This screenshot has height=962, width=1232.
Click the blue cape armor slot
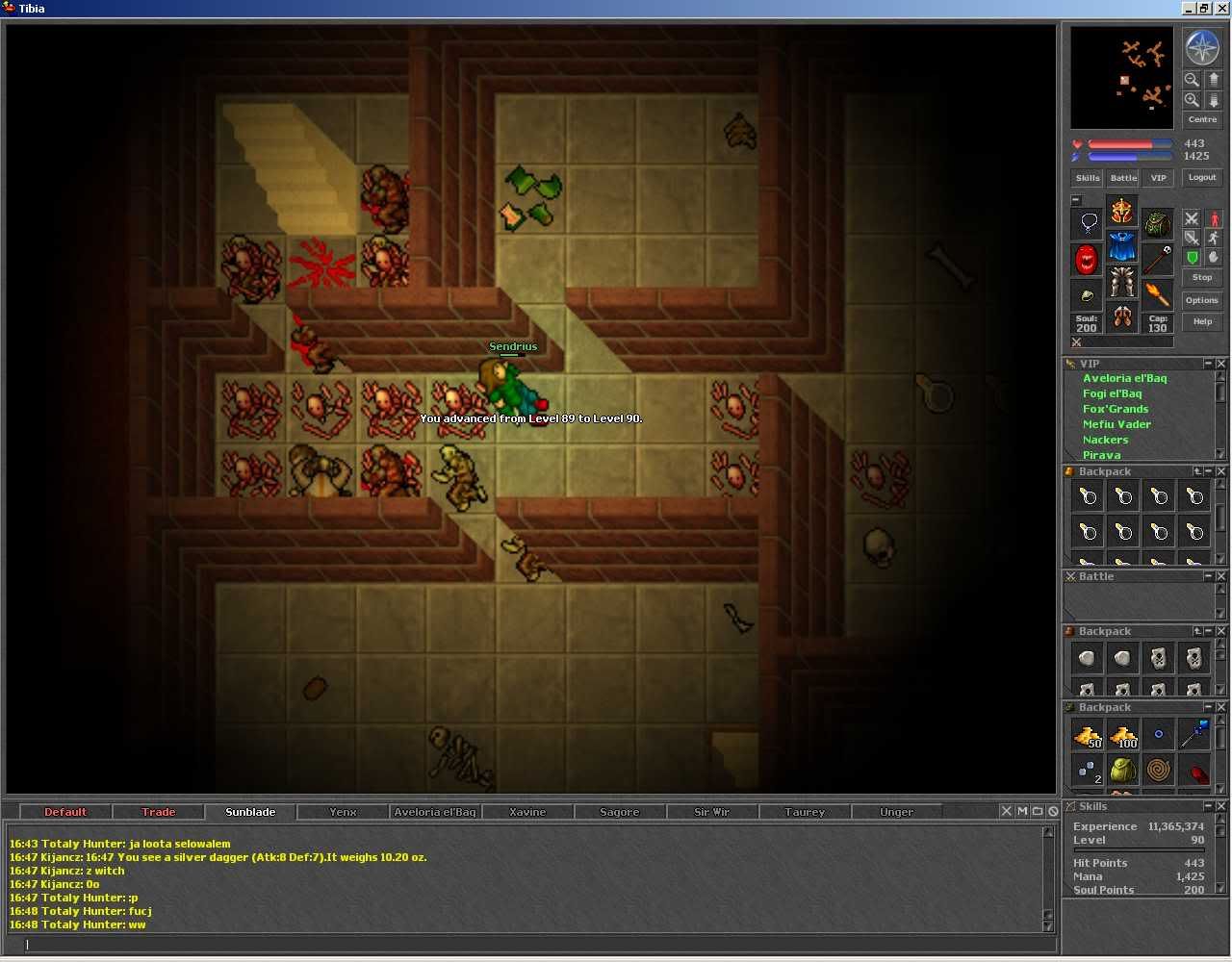1121,247
